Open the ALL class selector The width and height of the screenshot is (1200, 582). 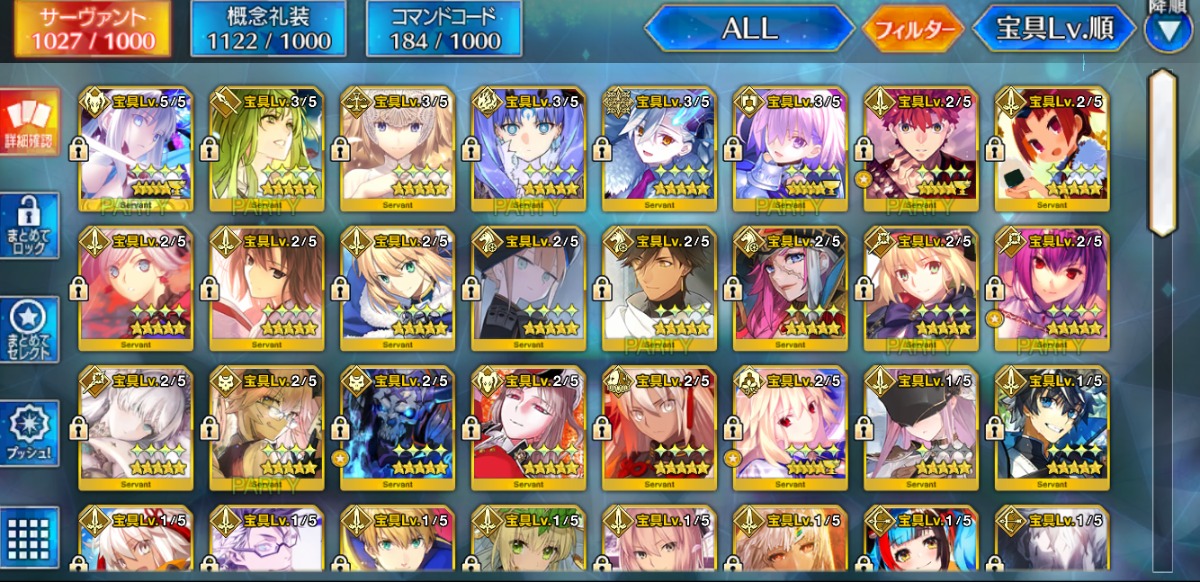tap(749, 29)
